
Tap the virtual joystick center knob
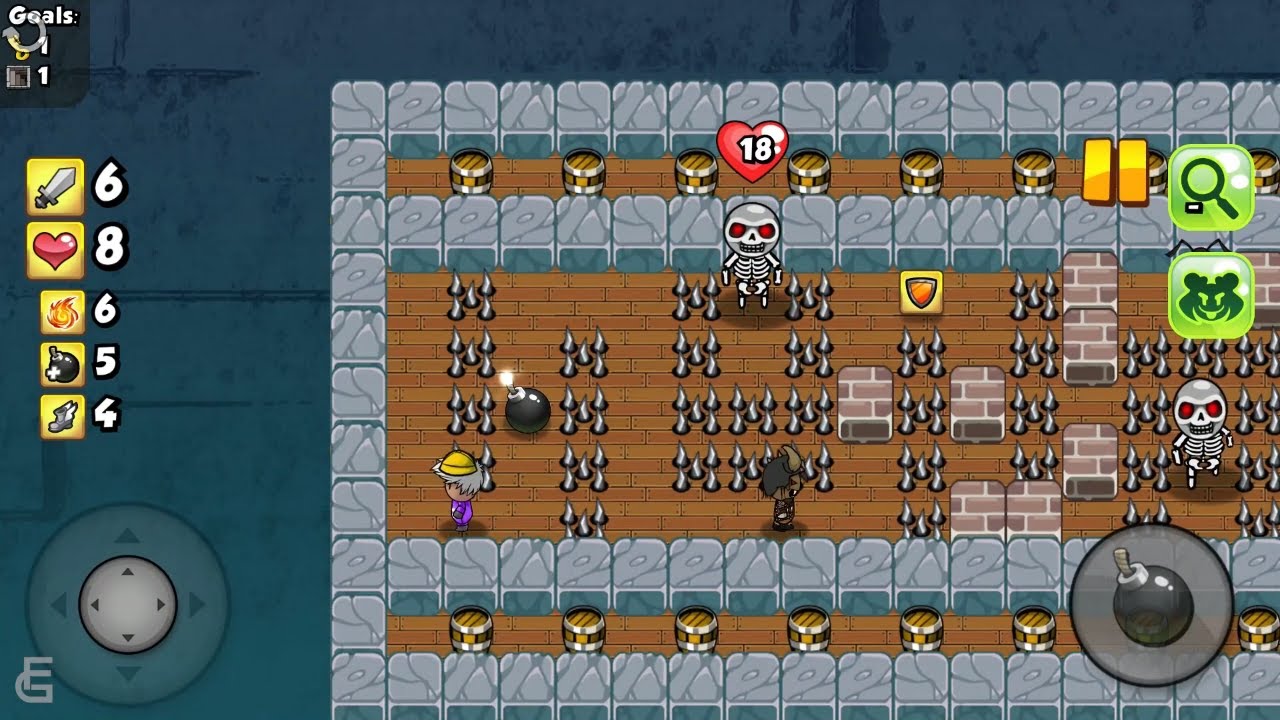click(128, 605)
